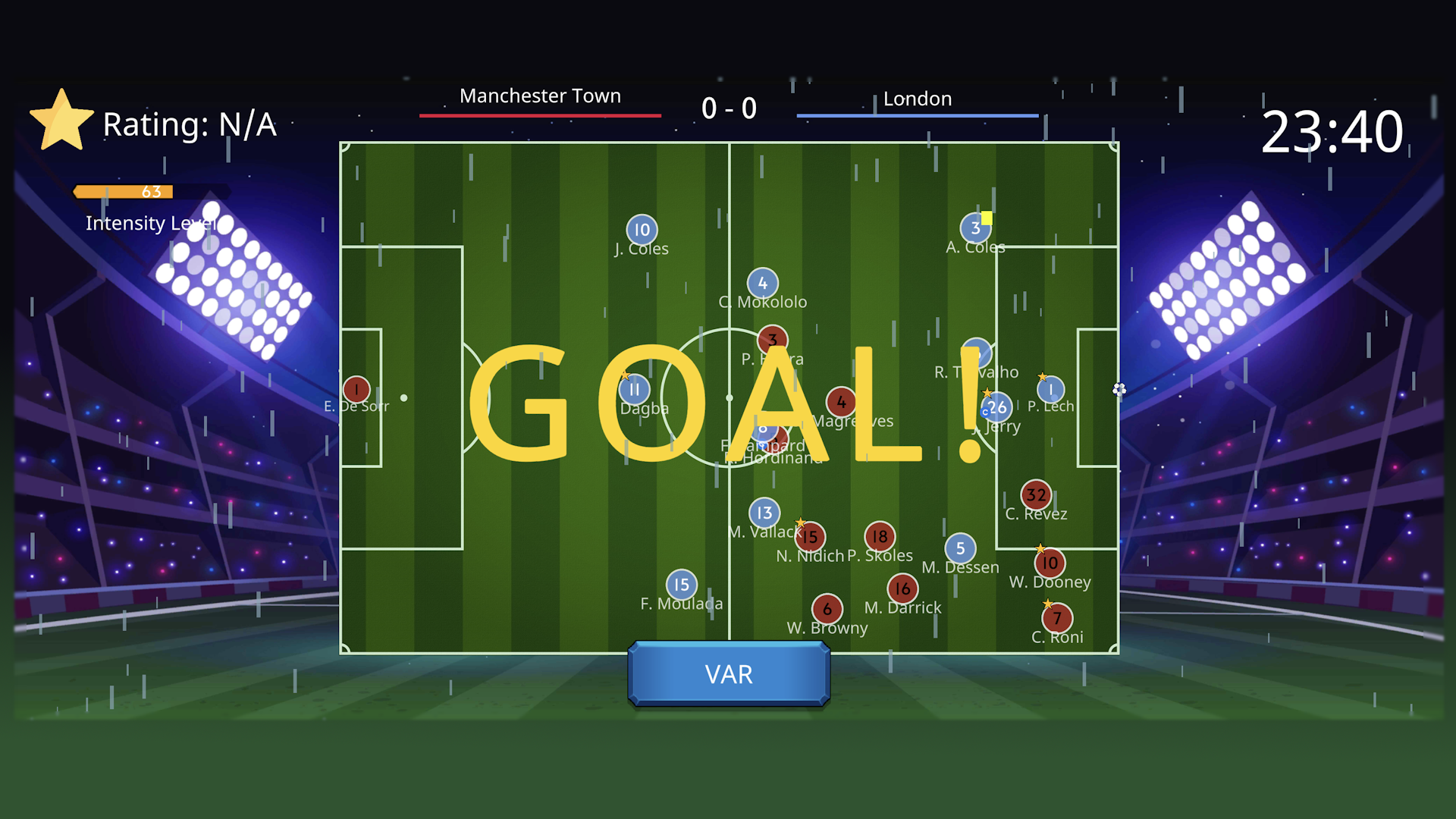
Task: Select player marker for goalkeeper P. Lech
Action: tap(1050, 388)
